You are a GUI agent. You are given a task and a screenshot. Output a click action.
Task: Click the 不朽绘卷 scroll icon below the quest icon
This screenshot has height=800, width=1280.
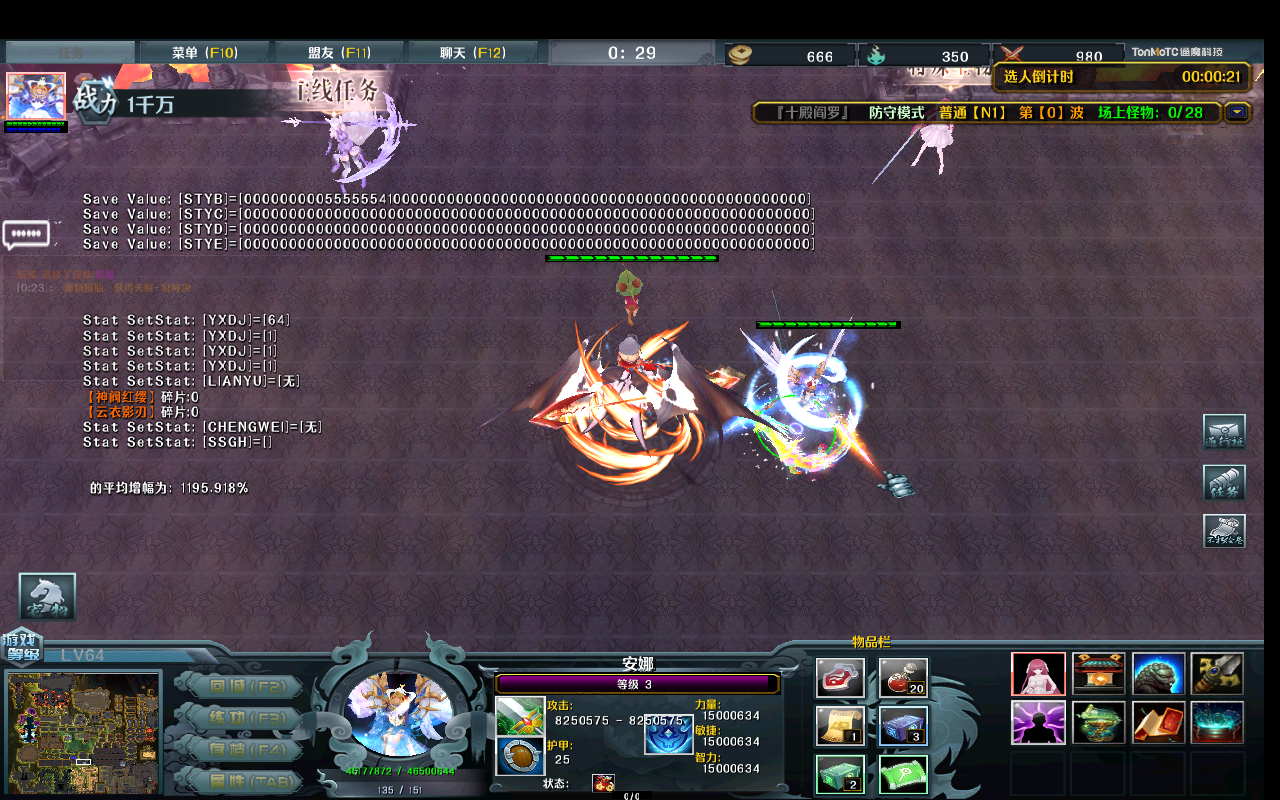click(x=1224, y=531)
